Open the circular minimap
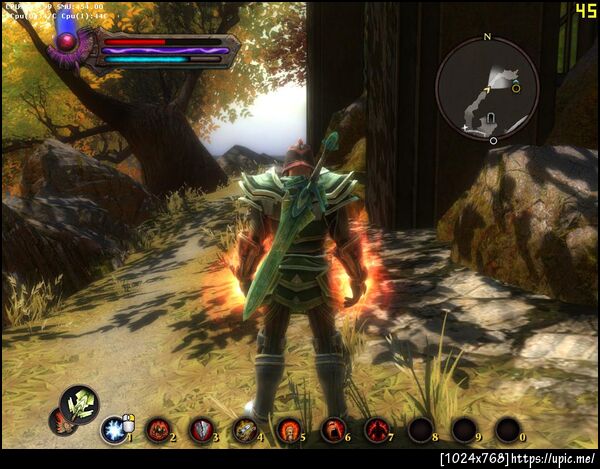This screenshot has width=600, height=469. [x=487, y=90]
